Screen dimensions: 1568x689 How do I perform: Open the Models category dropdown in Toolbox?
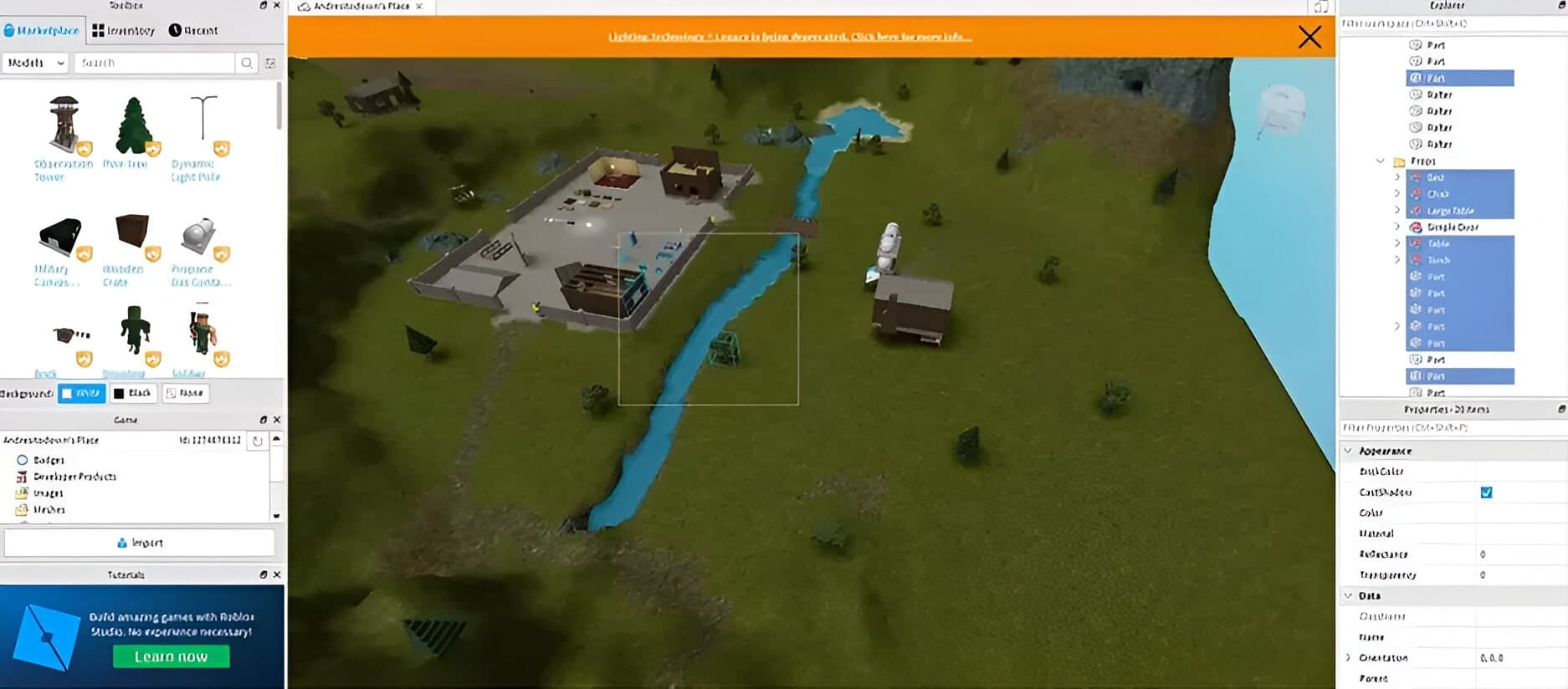34,62
